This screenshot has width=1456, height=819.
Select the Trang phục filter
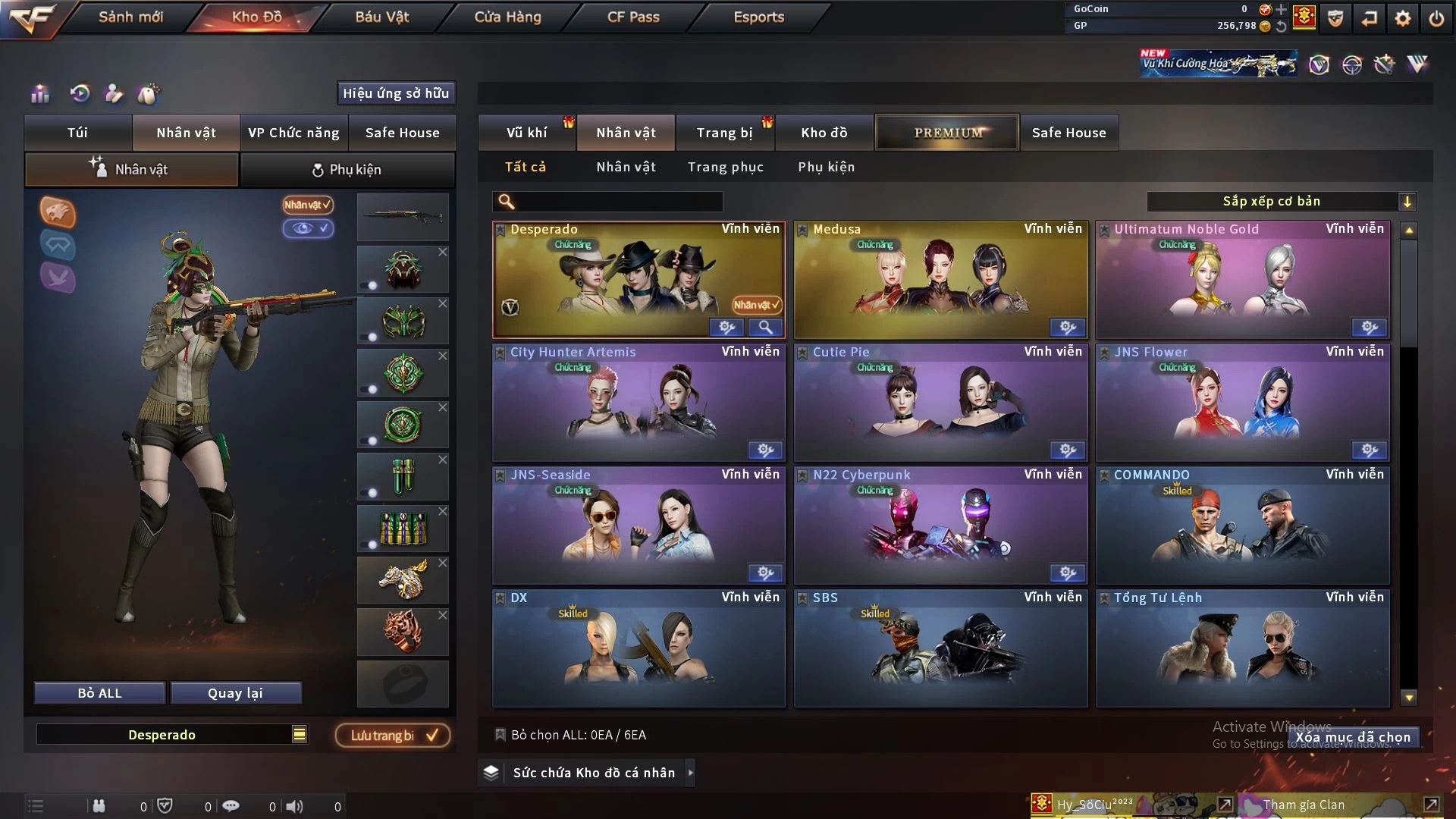pyautogui.click(x=725, y=167)
